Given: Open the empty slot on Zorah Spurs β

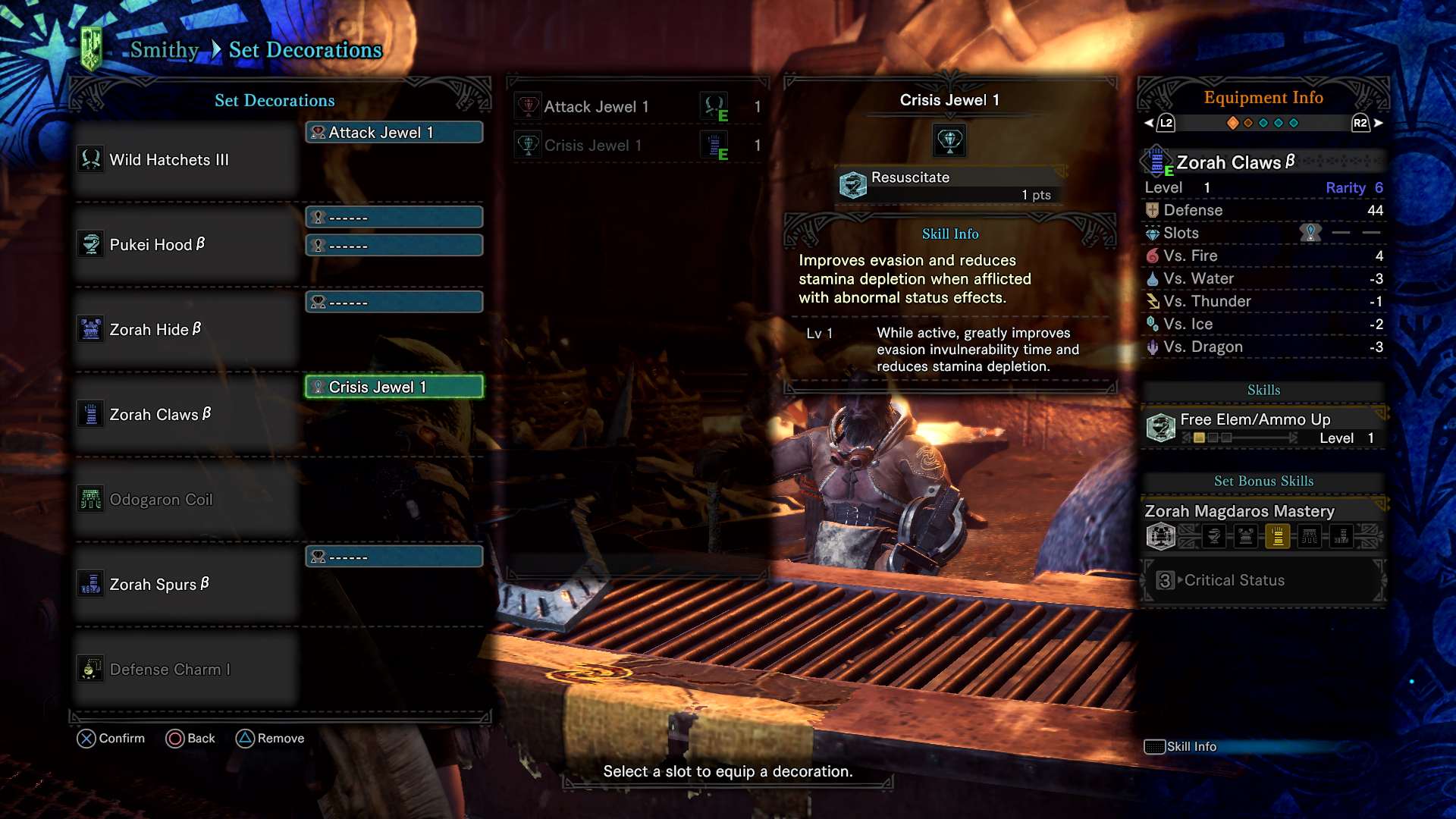Looking at the screenshot, I should point(394,557).
